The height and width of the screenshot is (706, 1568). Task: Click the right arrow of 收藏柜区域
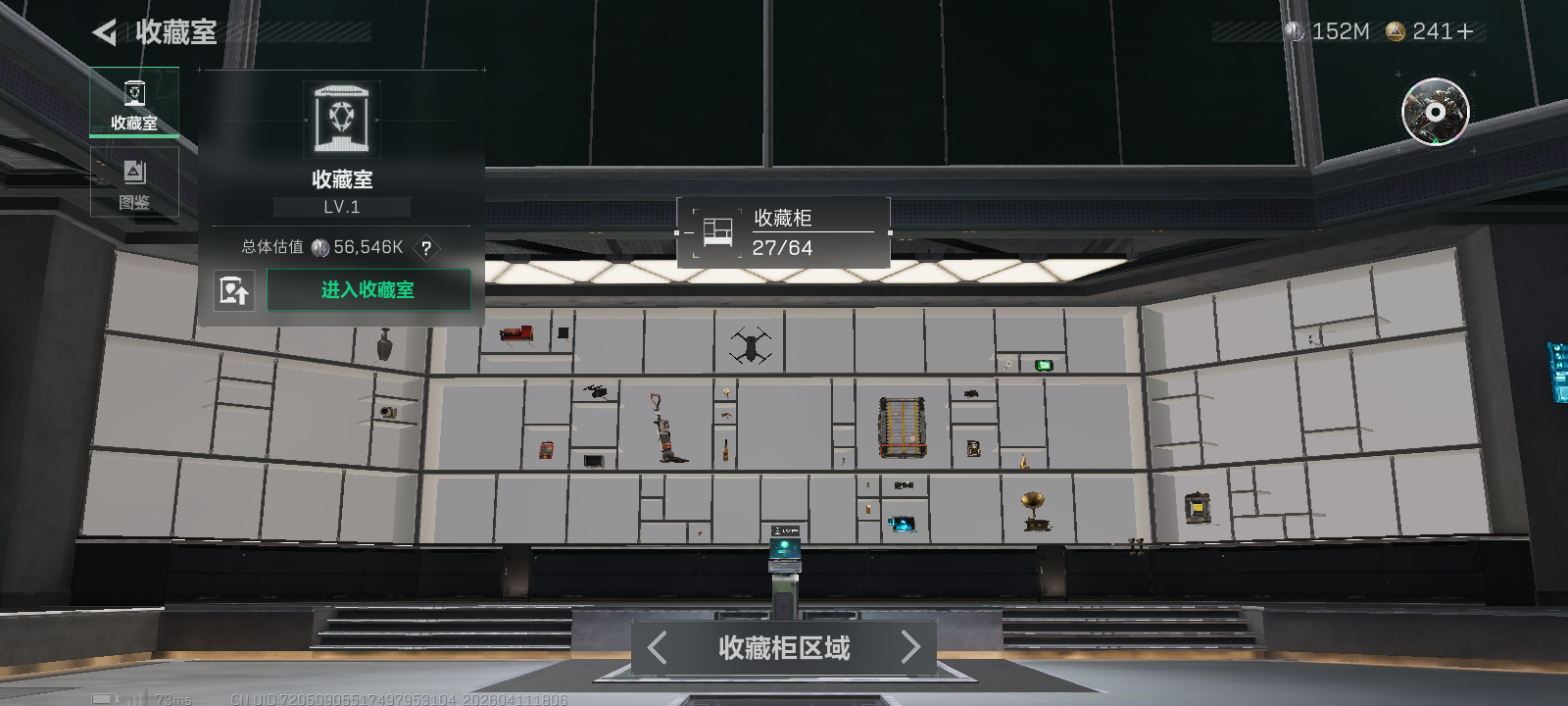(910, 648)
